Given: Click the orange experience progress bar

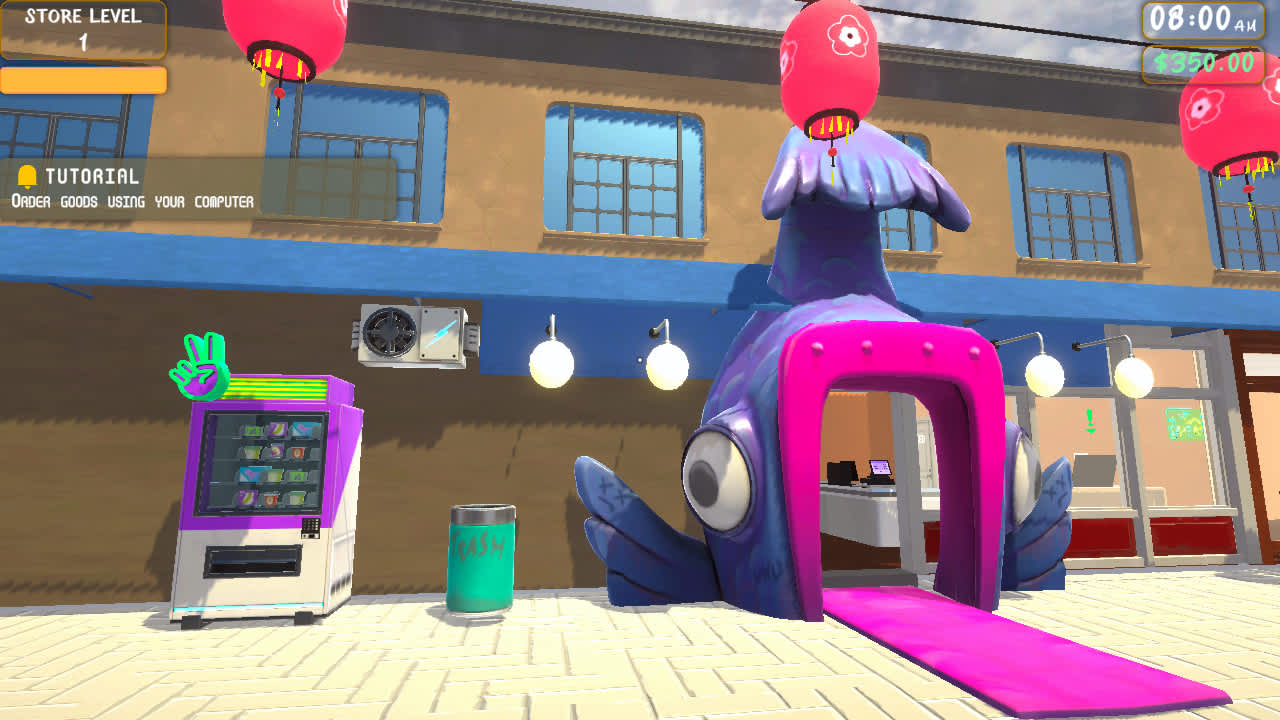Looking at the screenshot, I should point(83,81).
